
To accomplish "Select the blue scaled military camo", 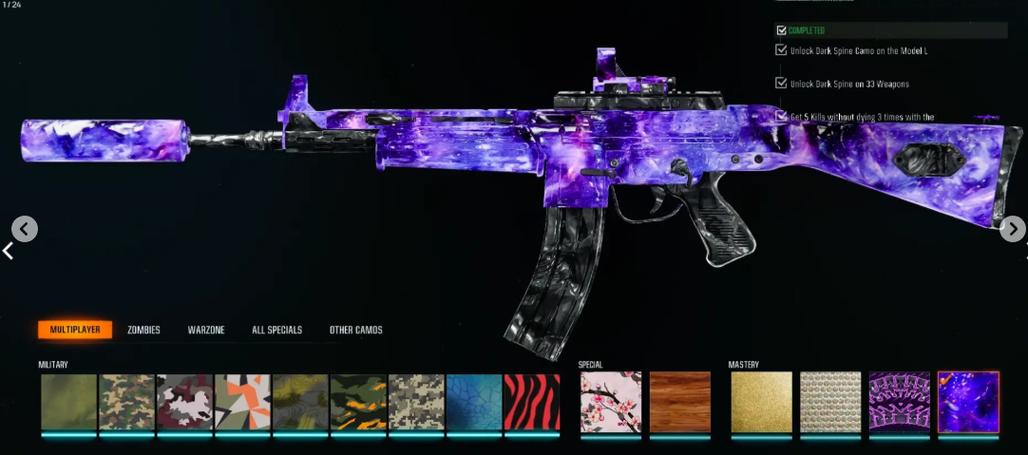I will pyautogui.click(x=474, y=403).
